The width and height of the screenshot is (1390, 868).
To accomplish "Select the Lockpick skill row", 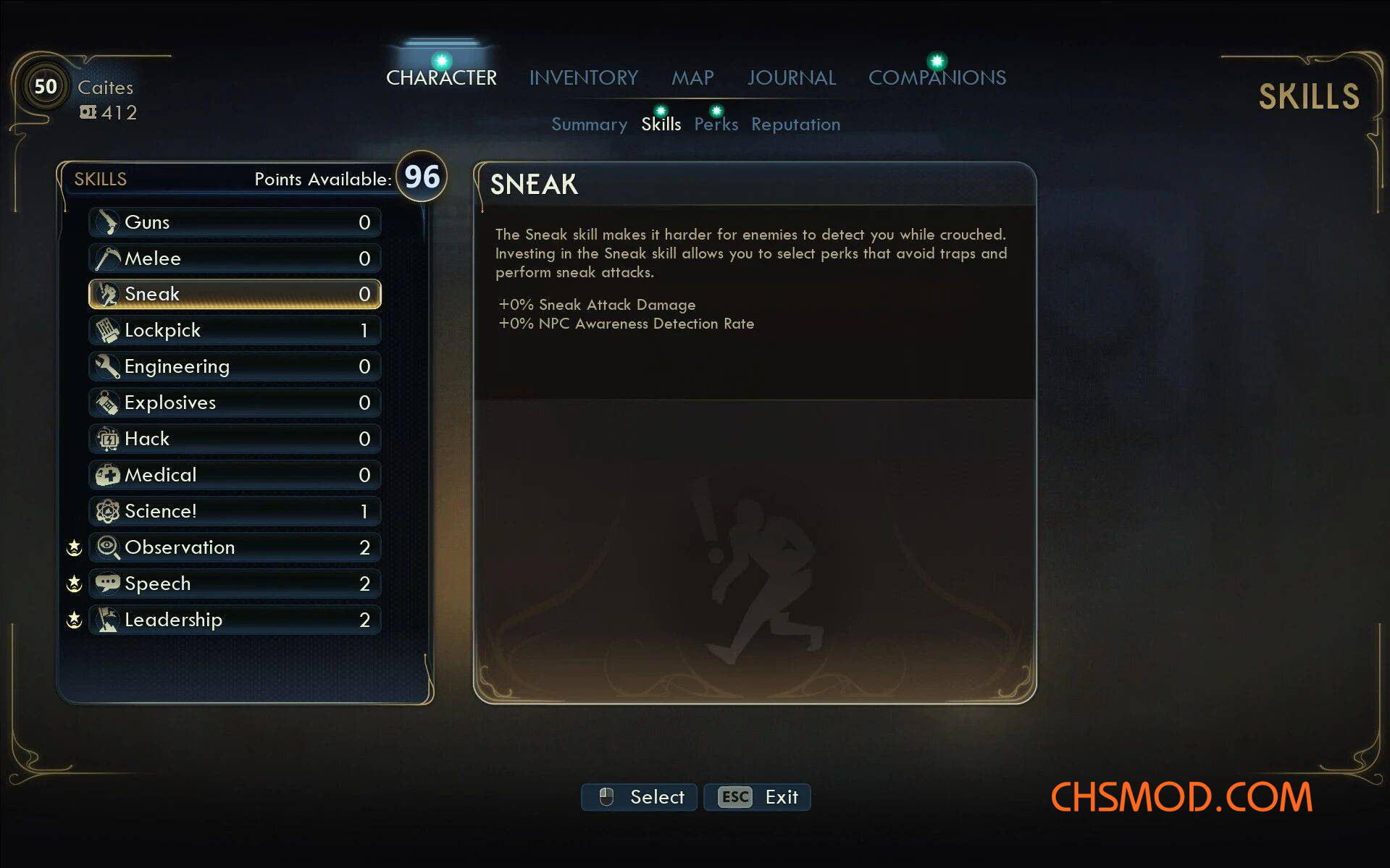I will pyautogui.click(x=235, y=330).
